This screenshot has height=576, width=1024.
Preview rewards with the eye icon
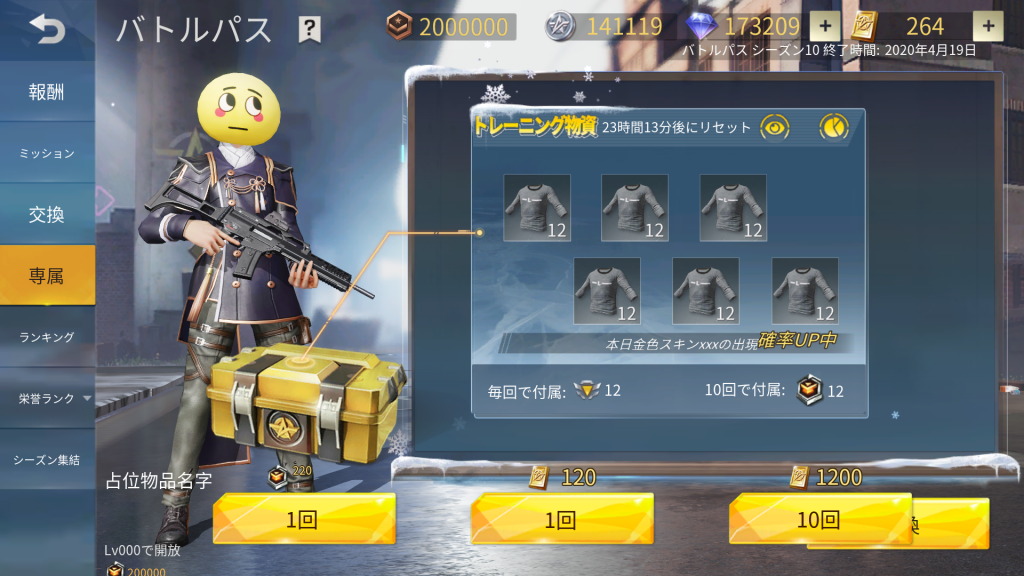tap(775, 127)
